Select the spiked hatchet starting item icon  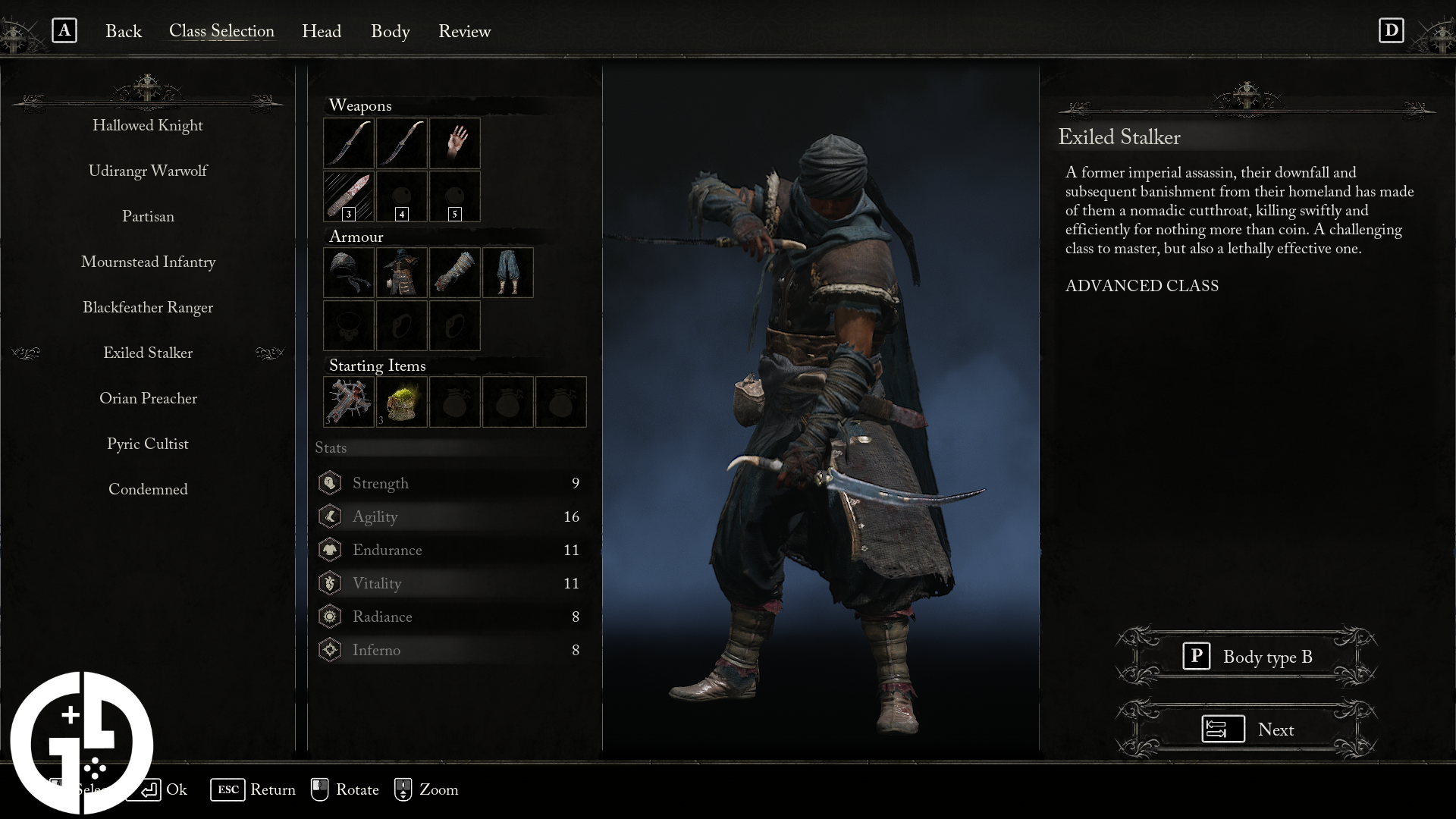348,402
